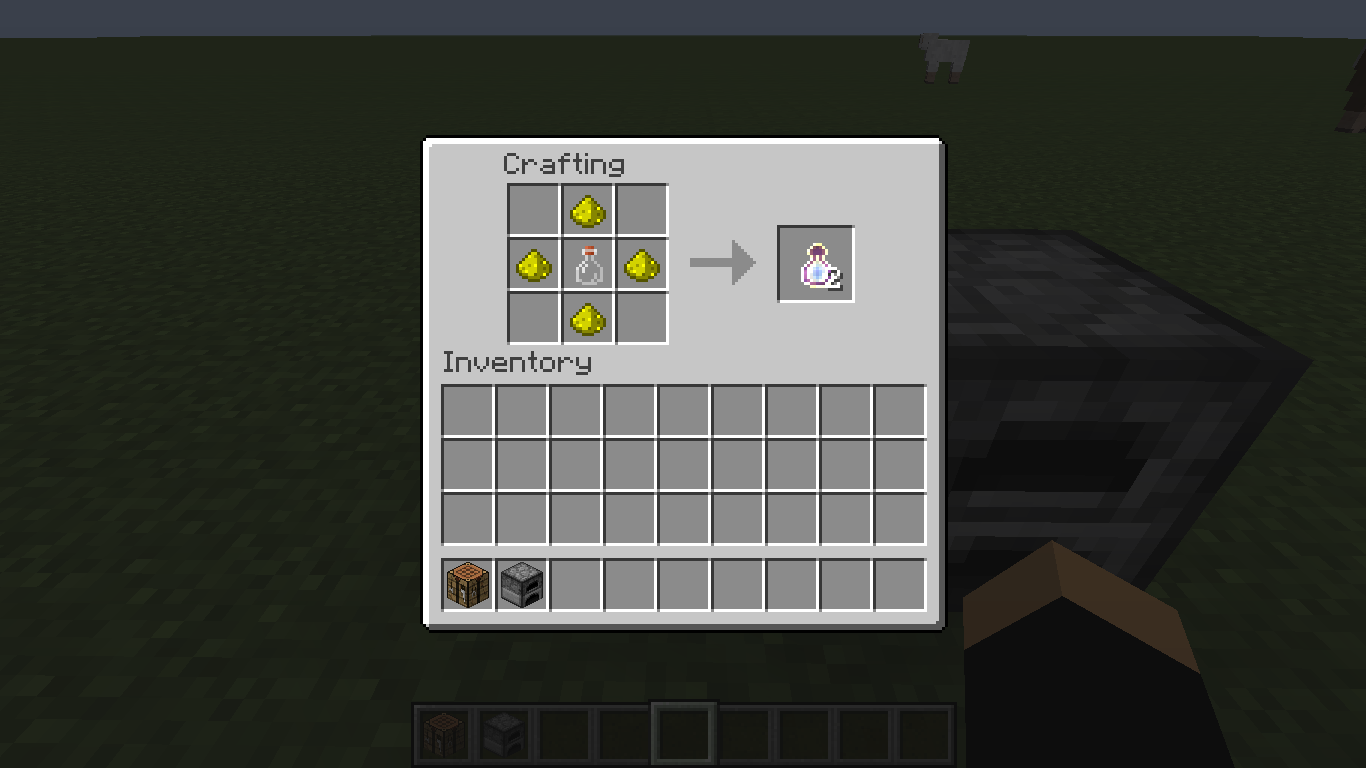This screenshot has height=768, width=1366.
Task: Click the empty top-right crafting grid slot
Action: (642, 210)
